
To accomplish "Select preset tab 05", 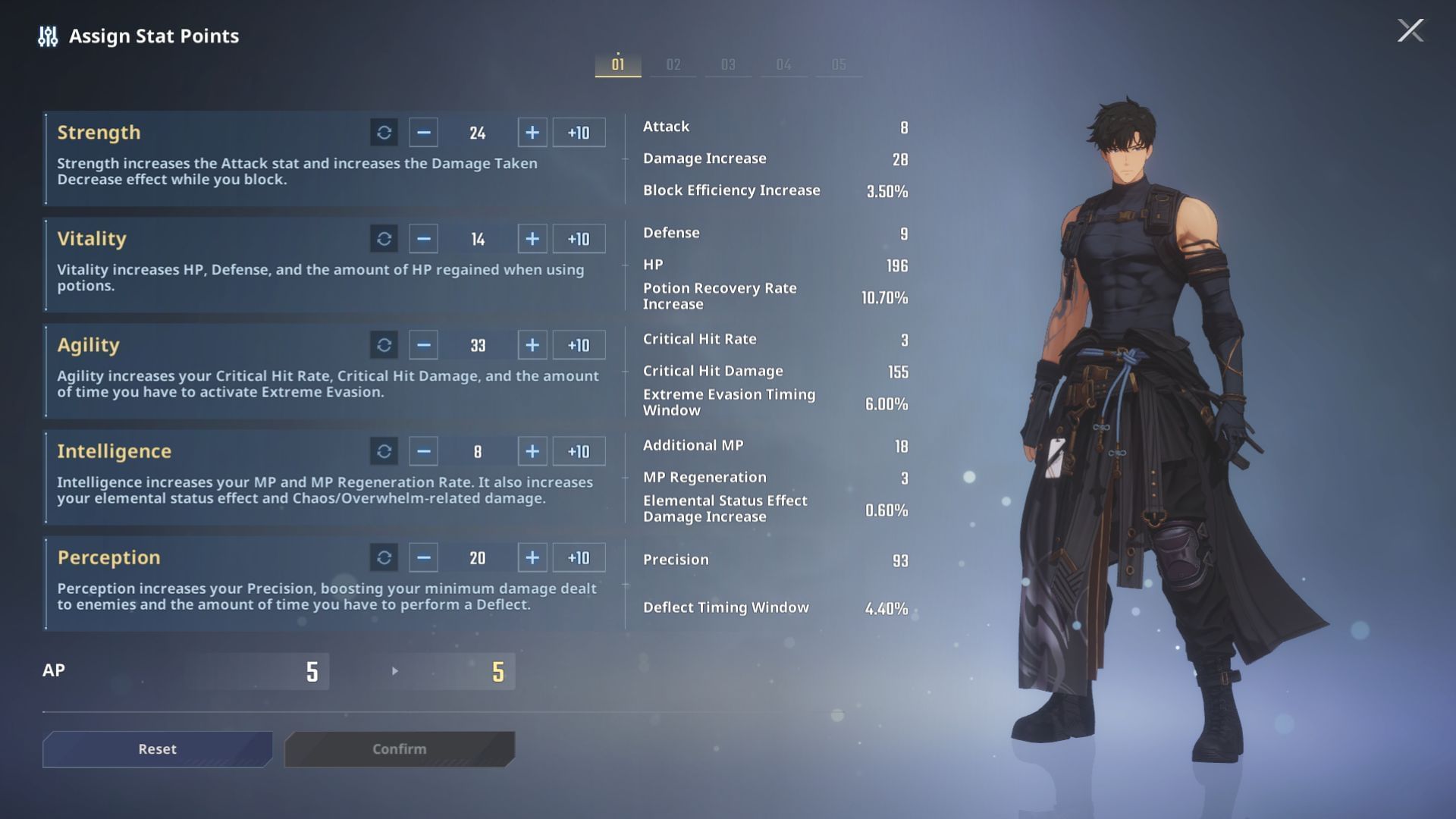I will click(839, 64).
